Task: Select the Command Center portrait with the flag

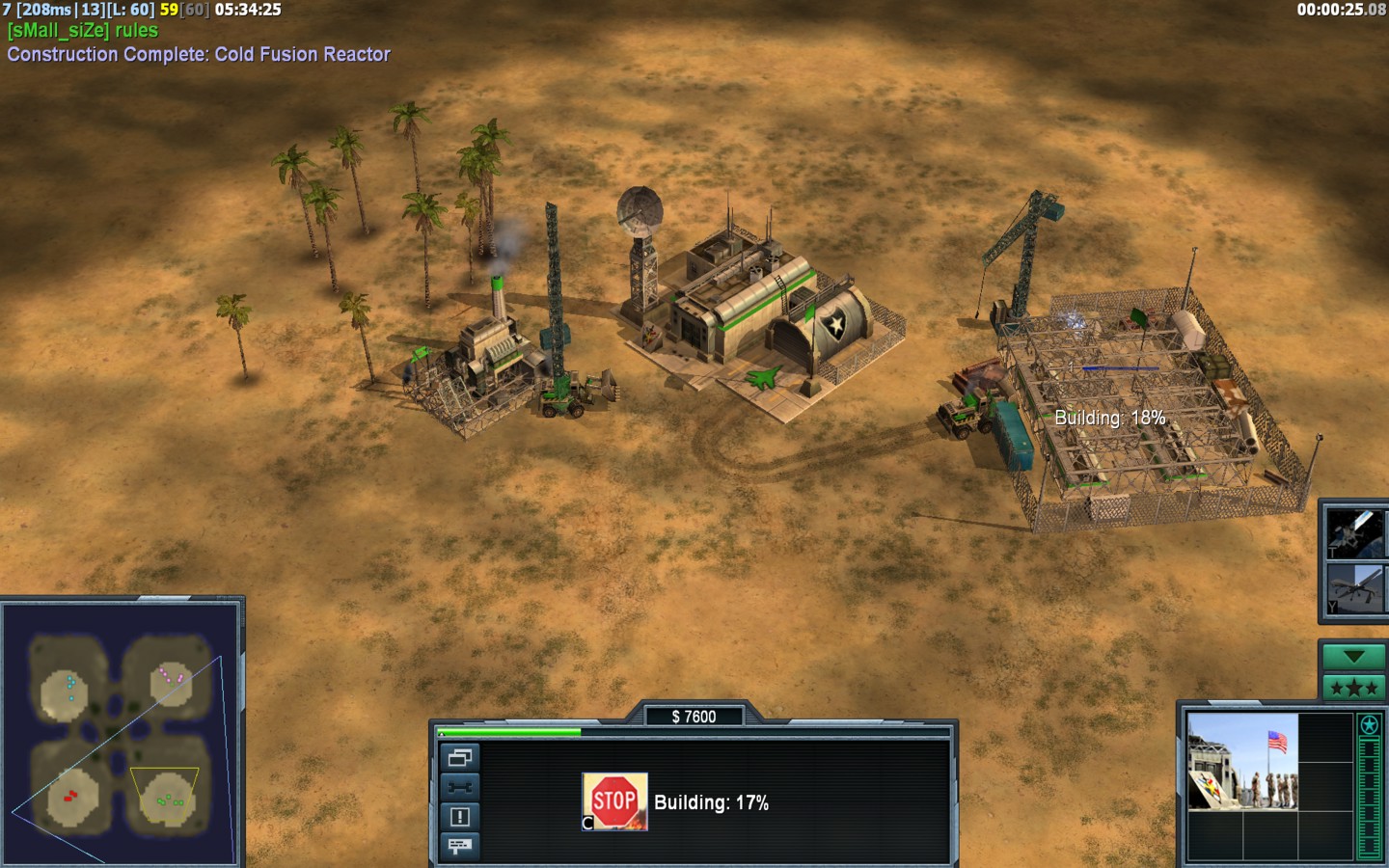Action: (x=1242, y=761)
